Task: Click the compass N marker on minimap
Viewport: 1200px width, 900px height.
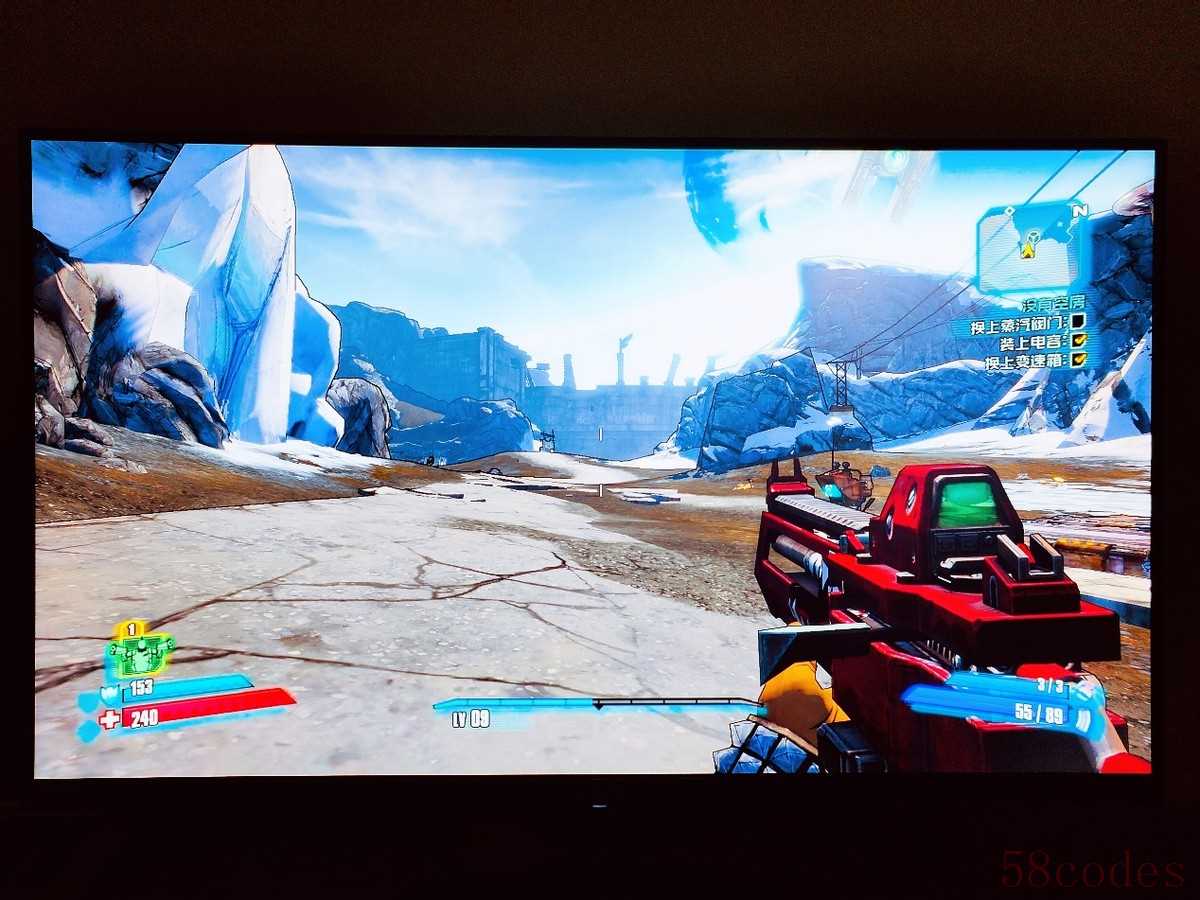Action: click(1079, 211)
